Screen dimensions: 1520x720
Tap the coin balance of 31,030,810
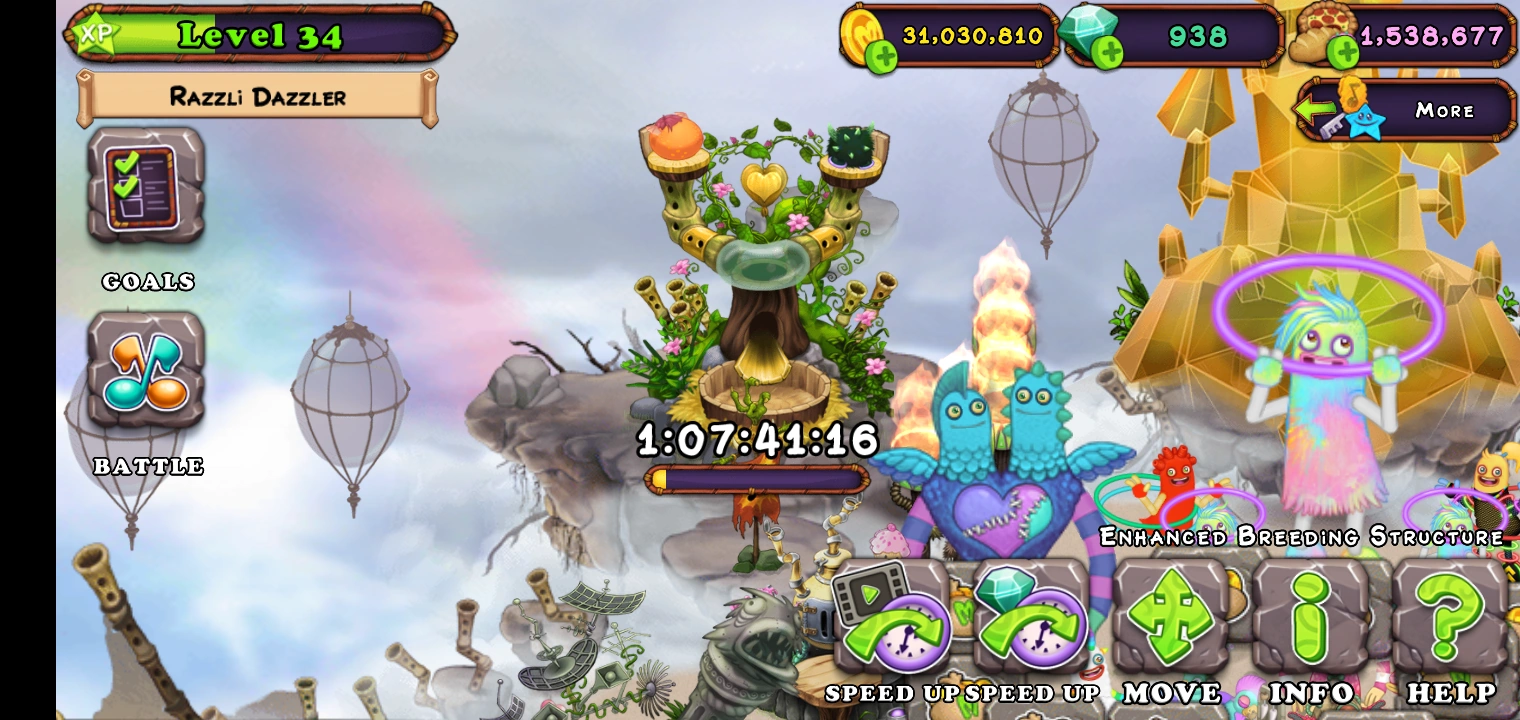point(975,36)
